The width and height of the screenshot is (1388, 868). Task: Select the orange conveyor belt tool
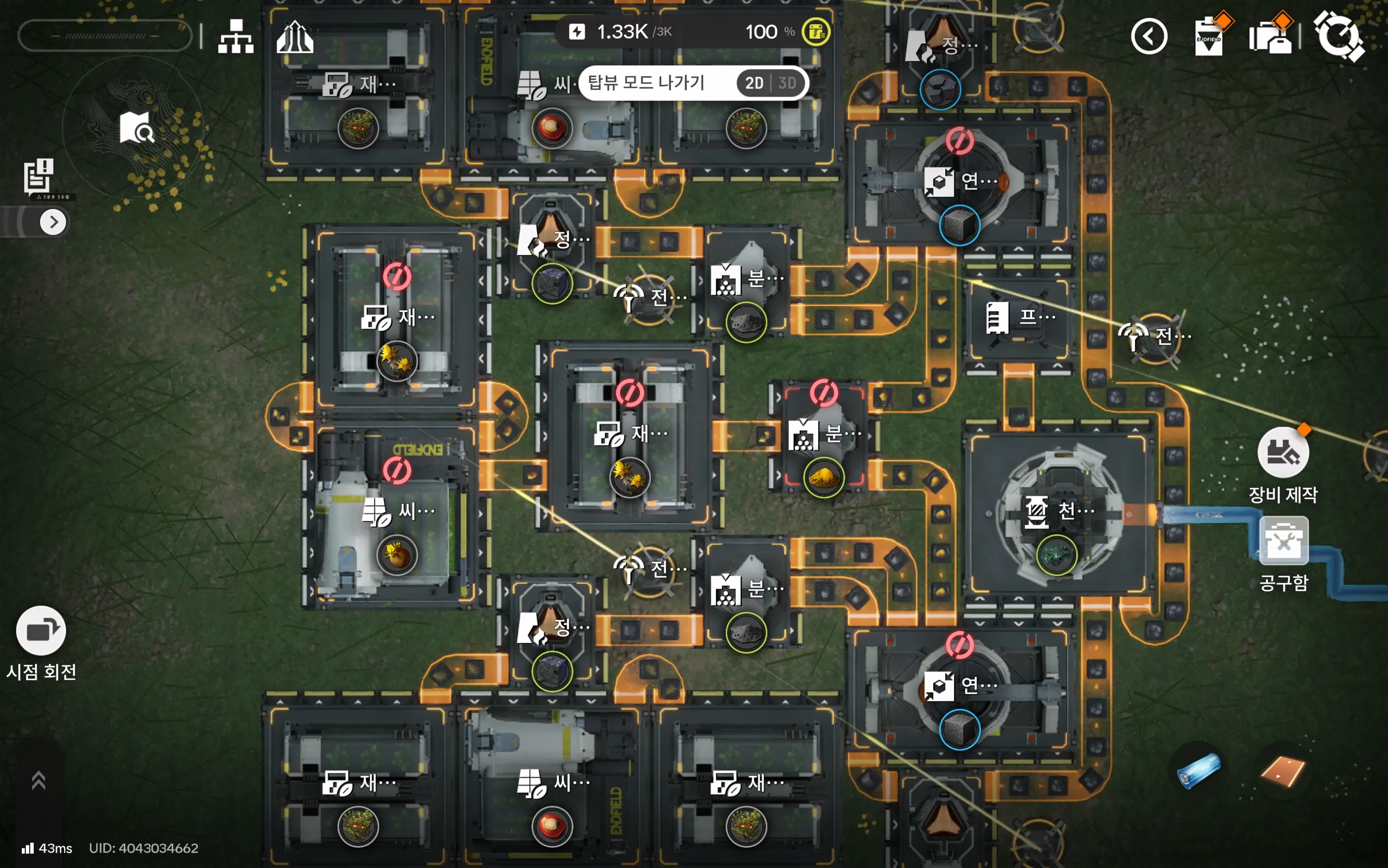point(1282,770)
